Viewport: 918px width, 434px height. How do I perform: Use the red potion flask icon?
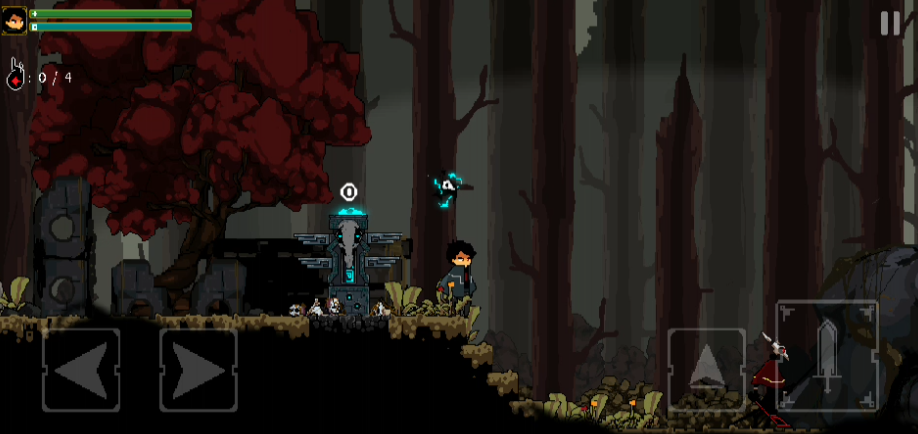click(x=15, y=77)
